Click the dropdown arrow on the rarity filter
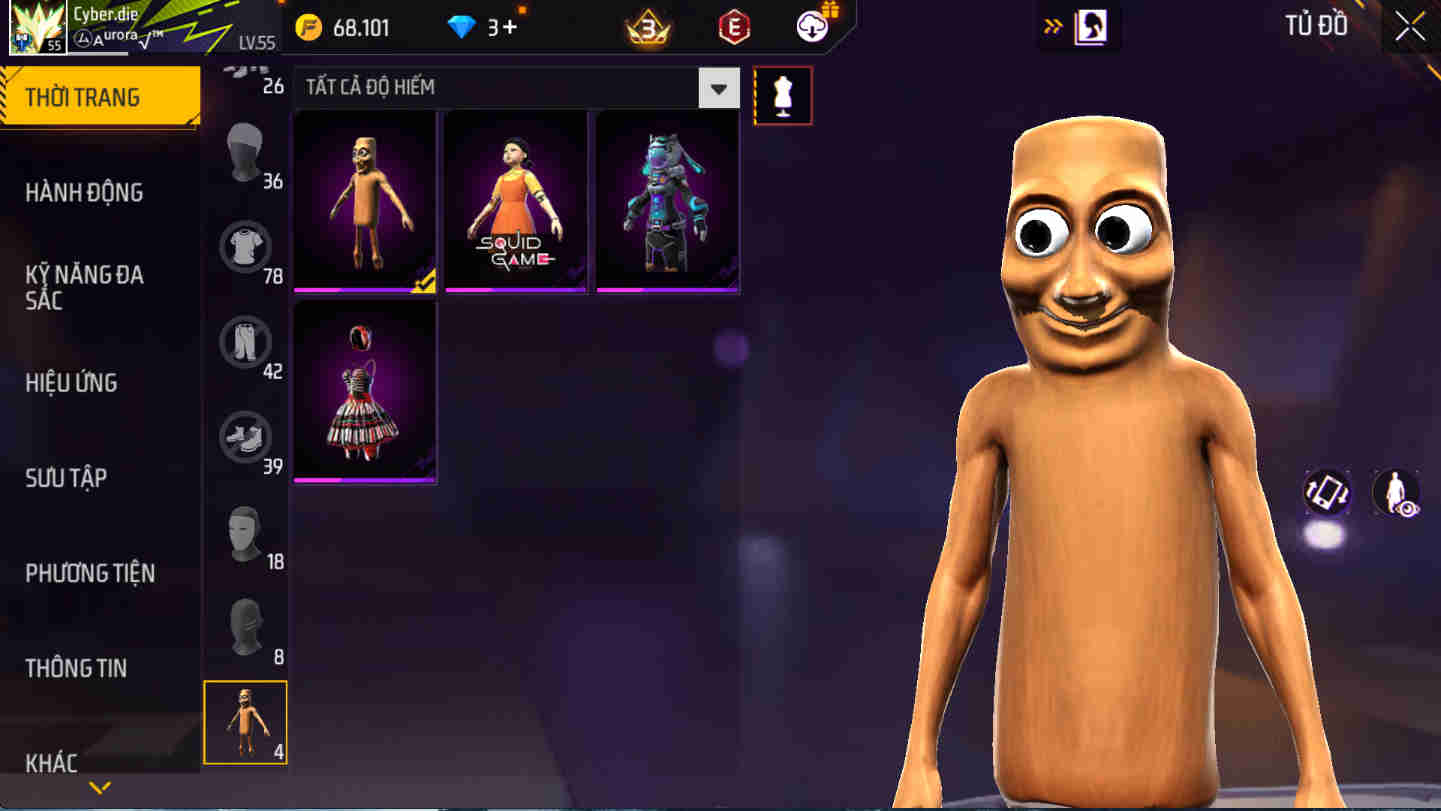 coord(718,87)
